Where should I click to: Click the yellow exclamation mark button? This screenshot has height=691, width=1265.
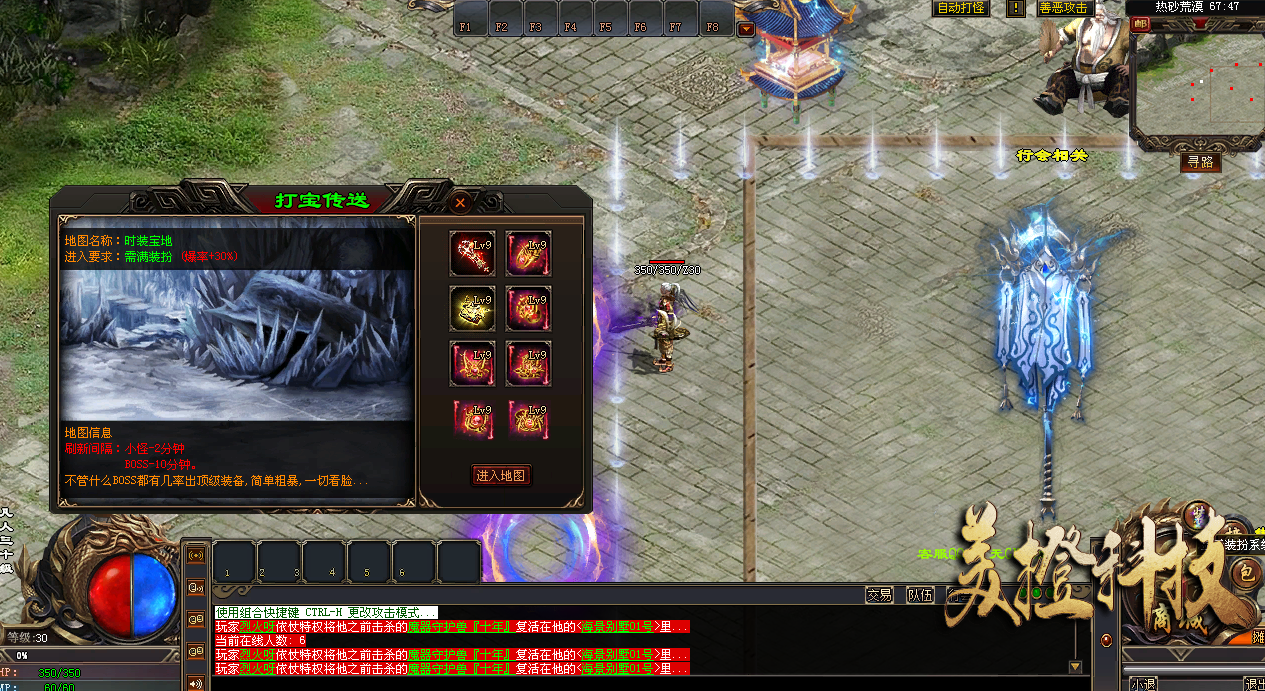[1016, 8]
